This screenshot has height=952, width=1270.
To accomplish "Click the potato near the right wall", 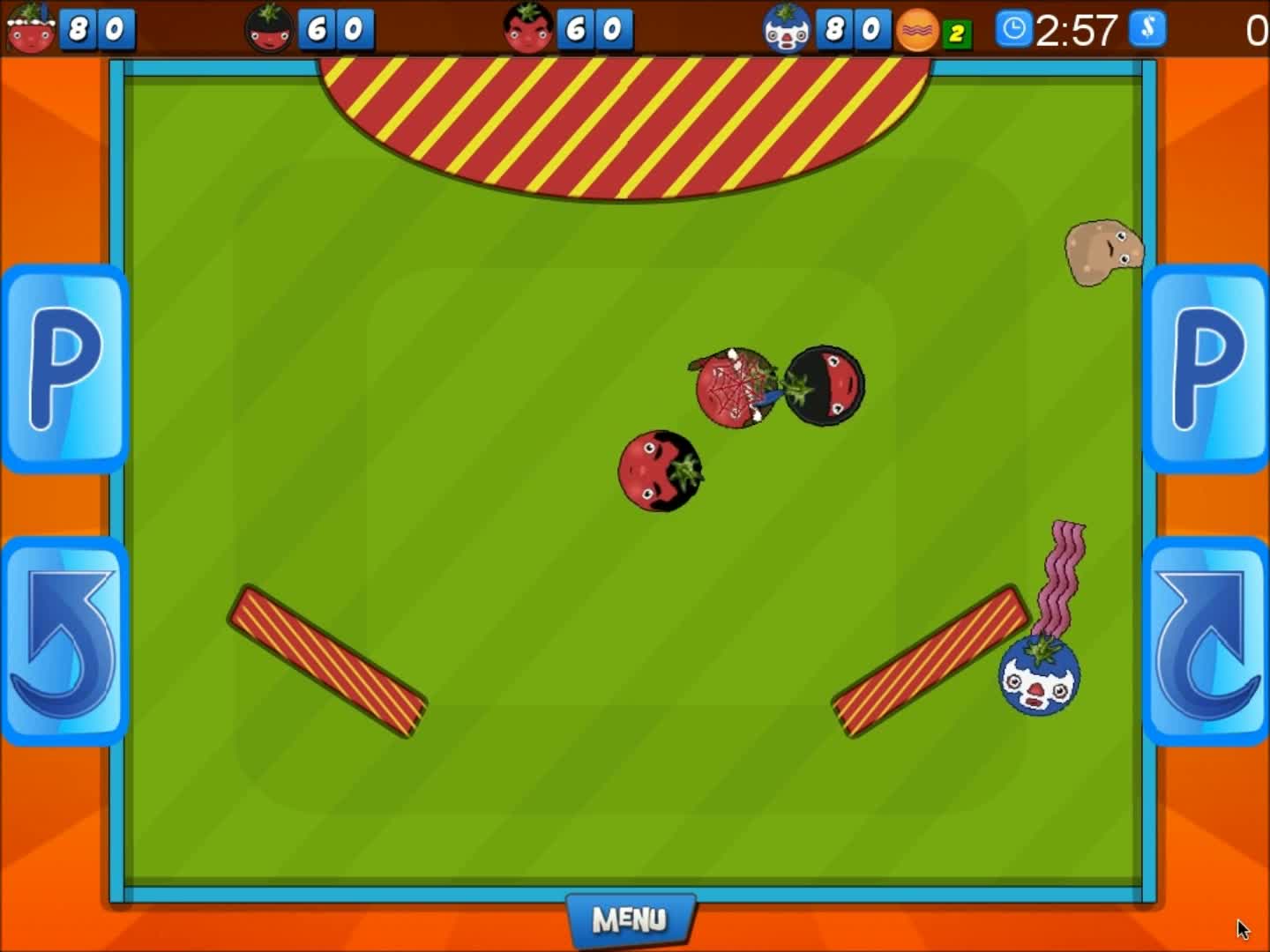I will click(1101, 251).
